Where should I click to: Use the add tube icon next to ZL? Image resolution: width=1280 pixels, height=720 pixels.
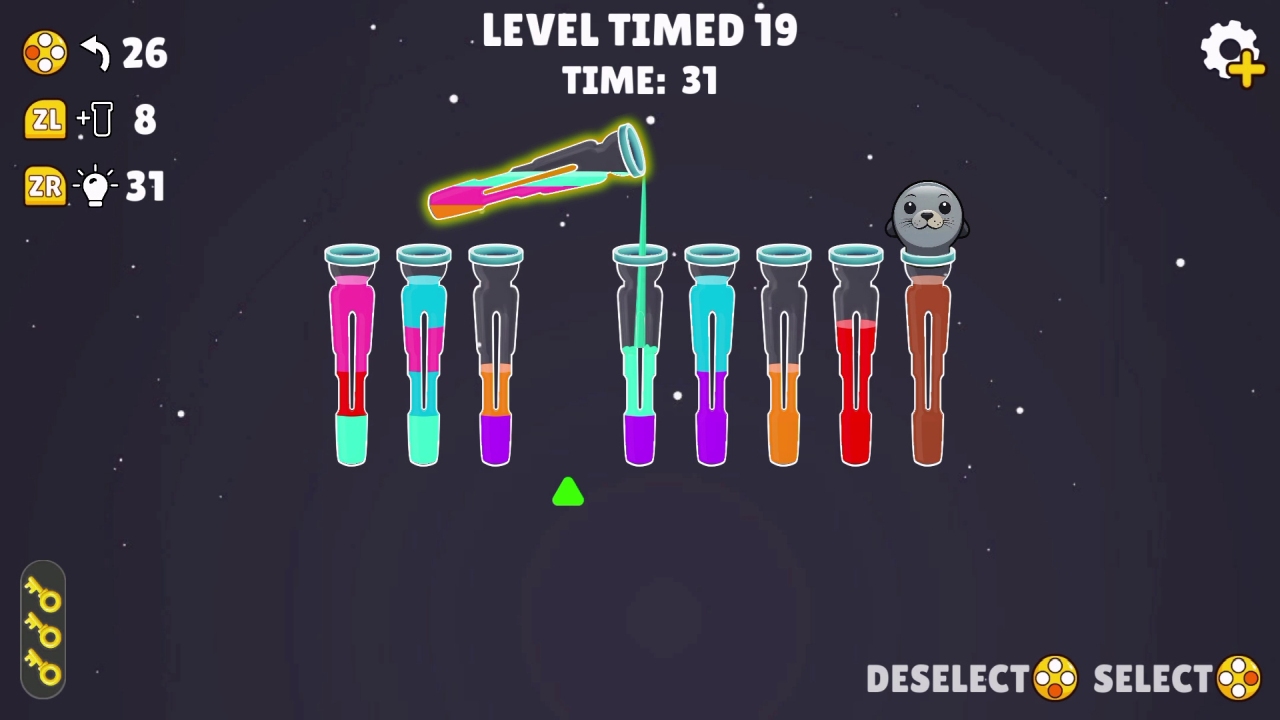tap(95, 119)
